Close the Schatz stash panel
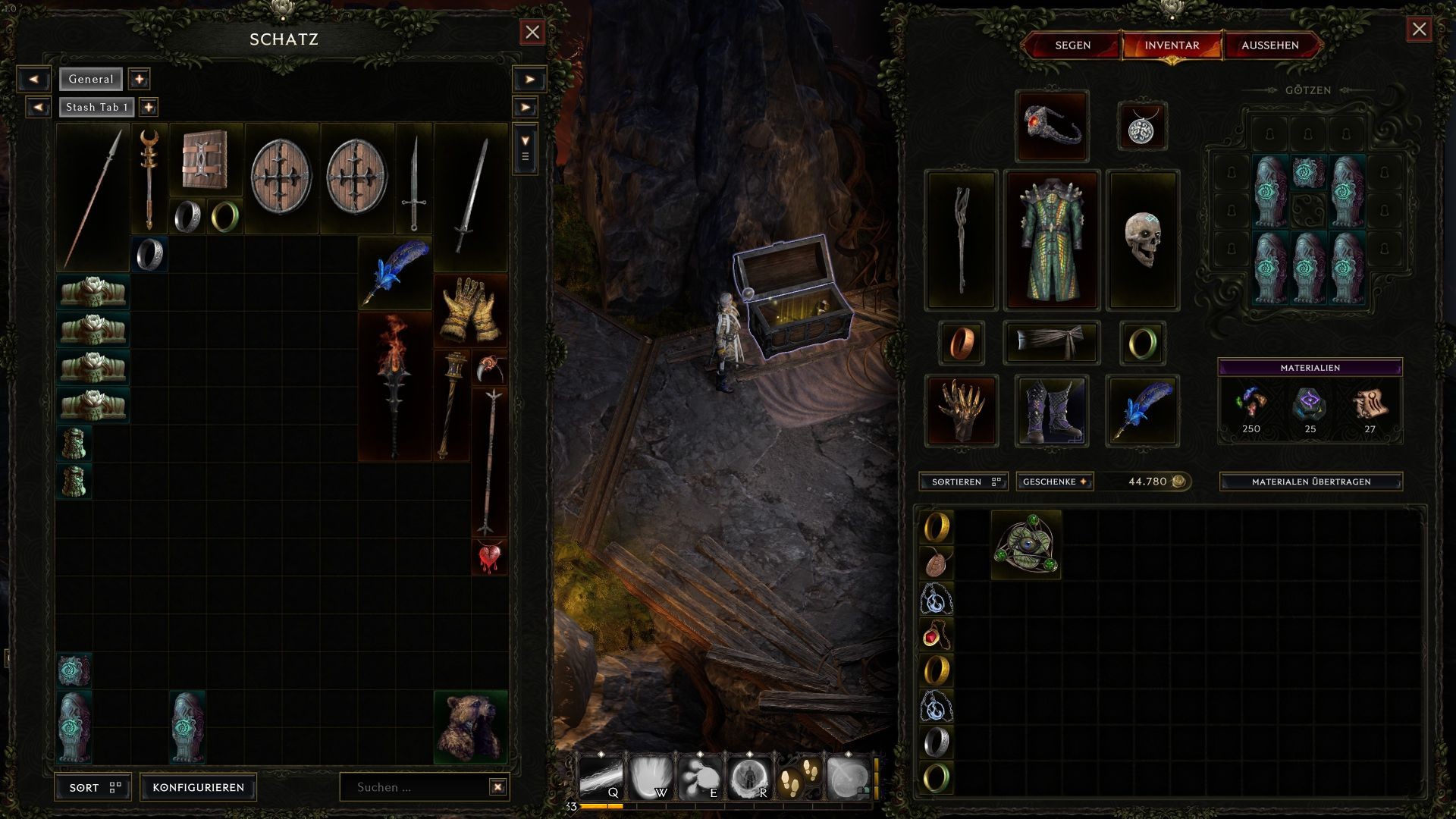The height and width of the screenshot is (819, 1456). coord(532,32)
